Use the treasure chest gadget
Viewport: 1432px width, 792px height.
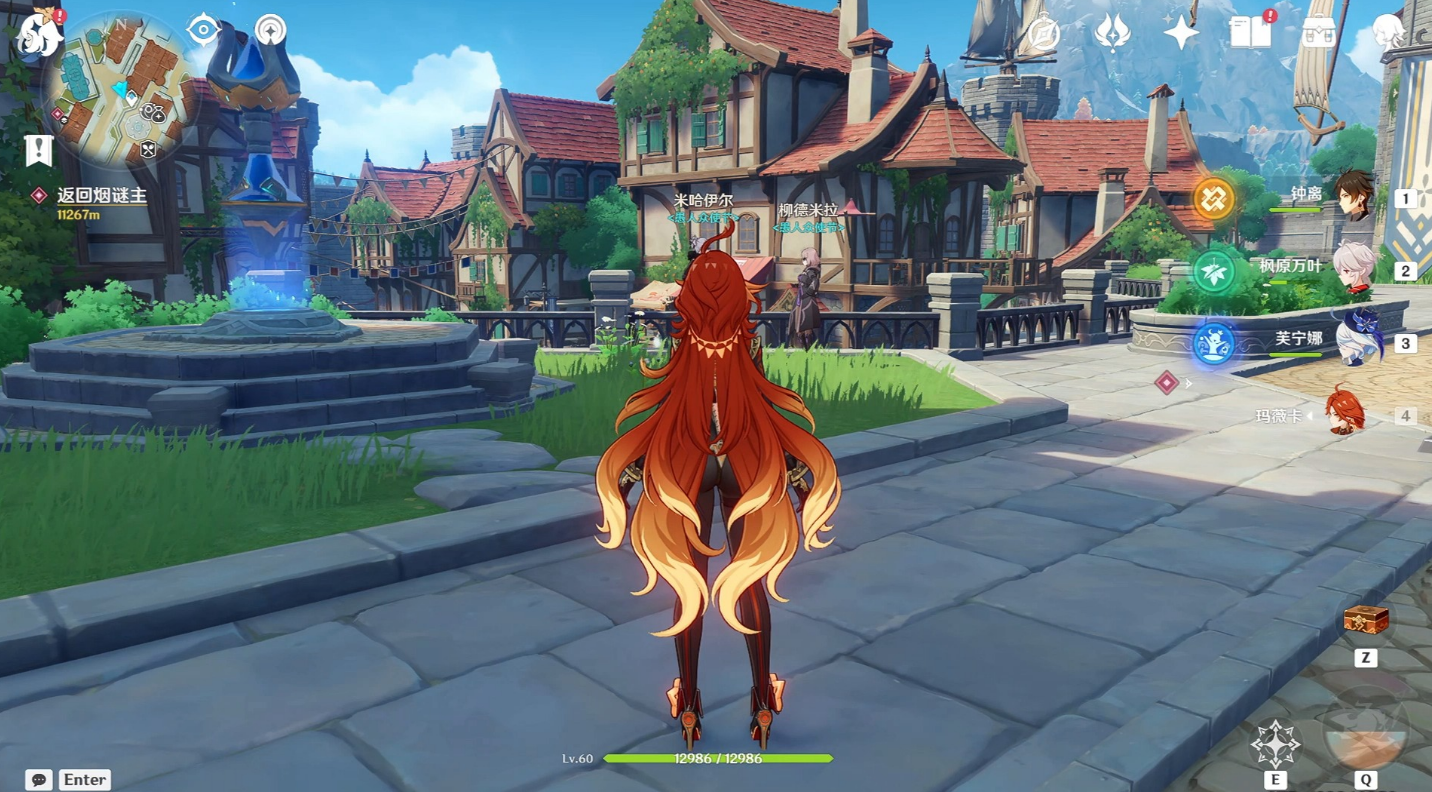pos(1366,621)
